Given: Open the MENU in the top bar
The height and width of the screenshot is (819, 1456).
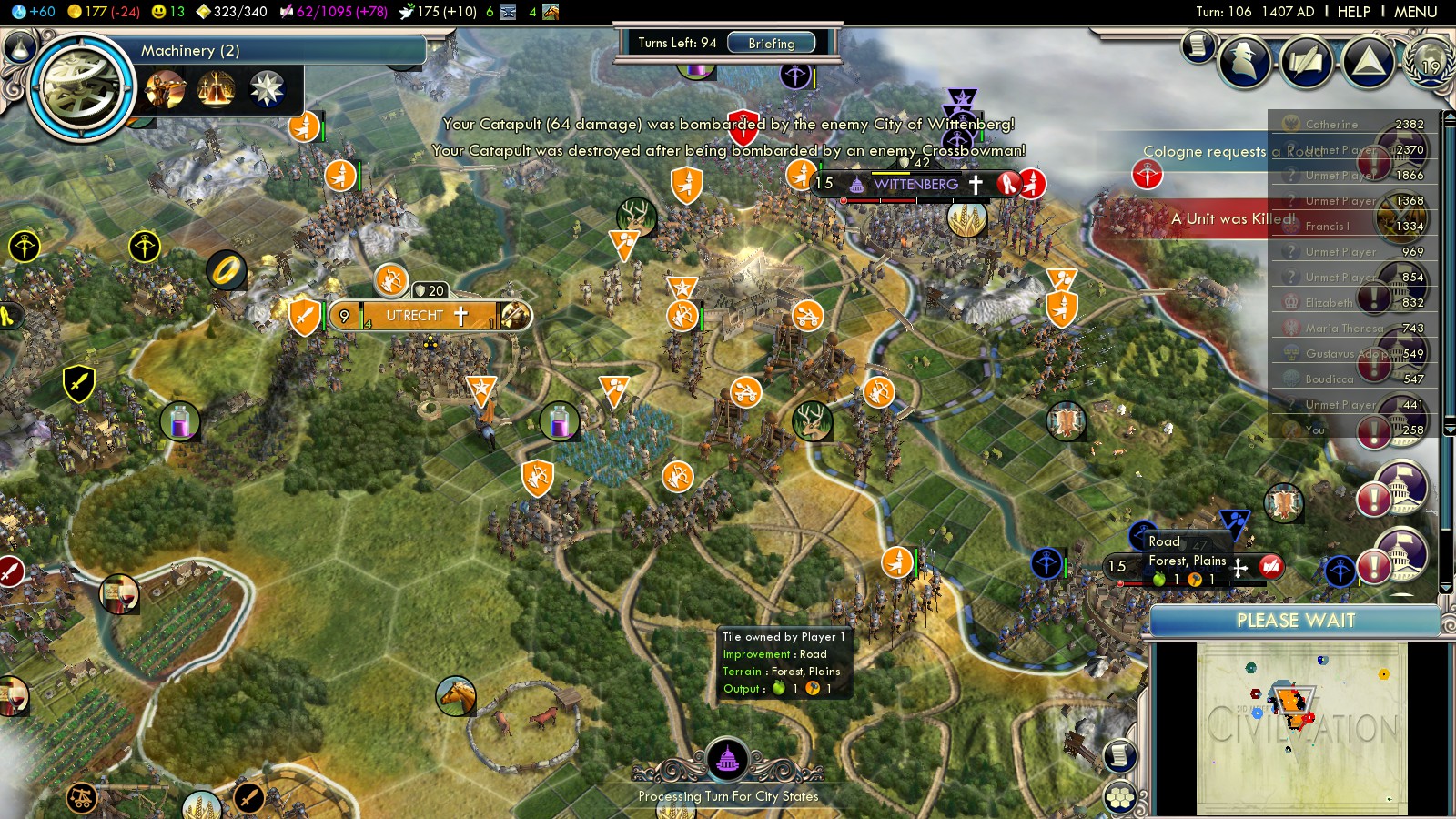Looking at the screenshot, I should (x=1415, y=12).
